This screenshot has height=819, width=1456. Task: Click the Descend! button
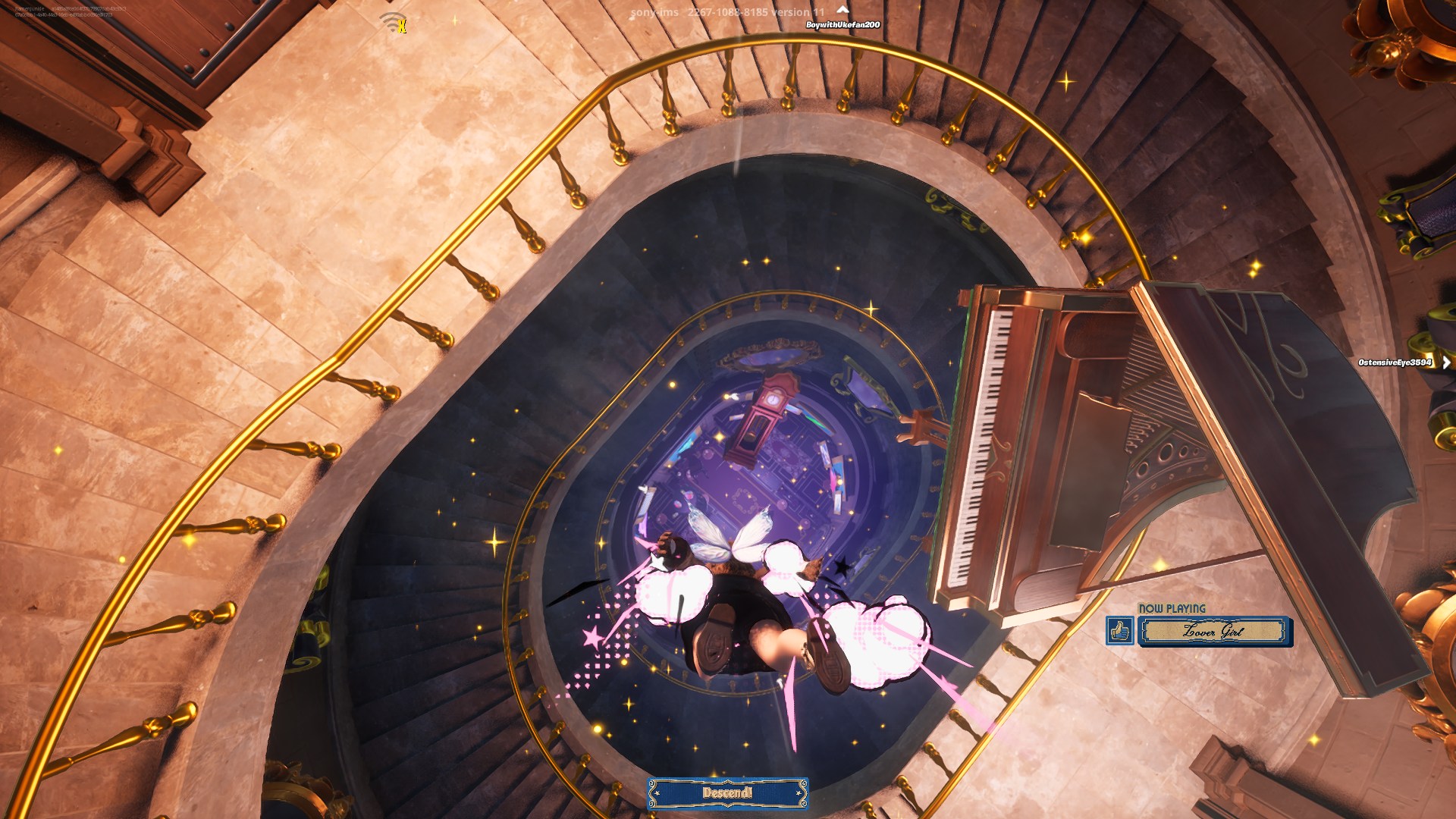(x=727, y=793)
